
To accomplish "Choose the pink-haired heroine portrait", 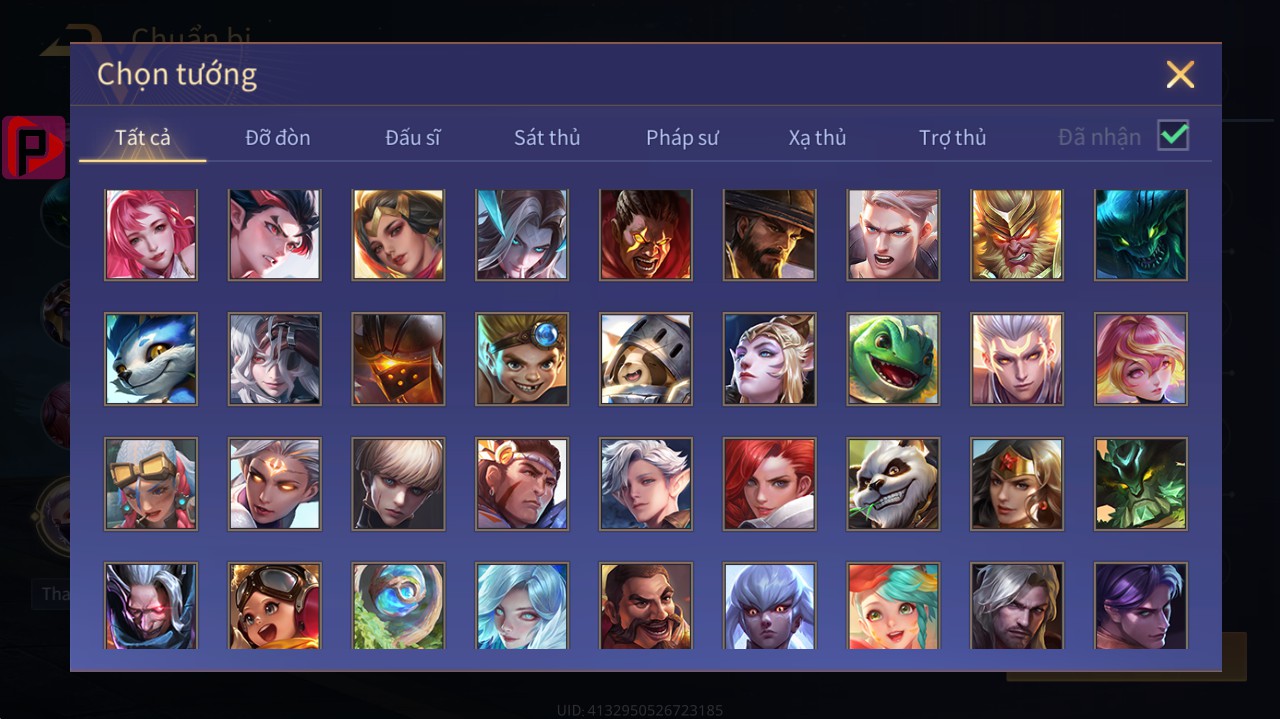I will click(x=151, y=235).
